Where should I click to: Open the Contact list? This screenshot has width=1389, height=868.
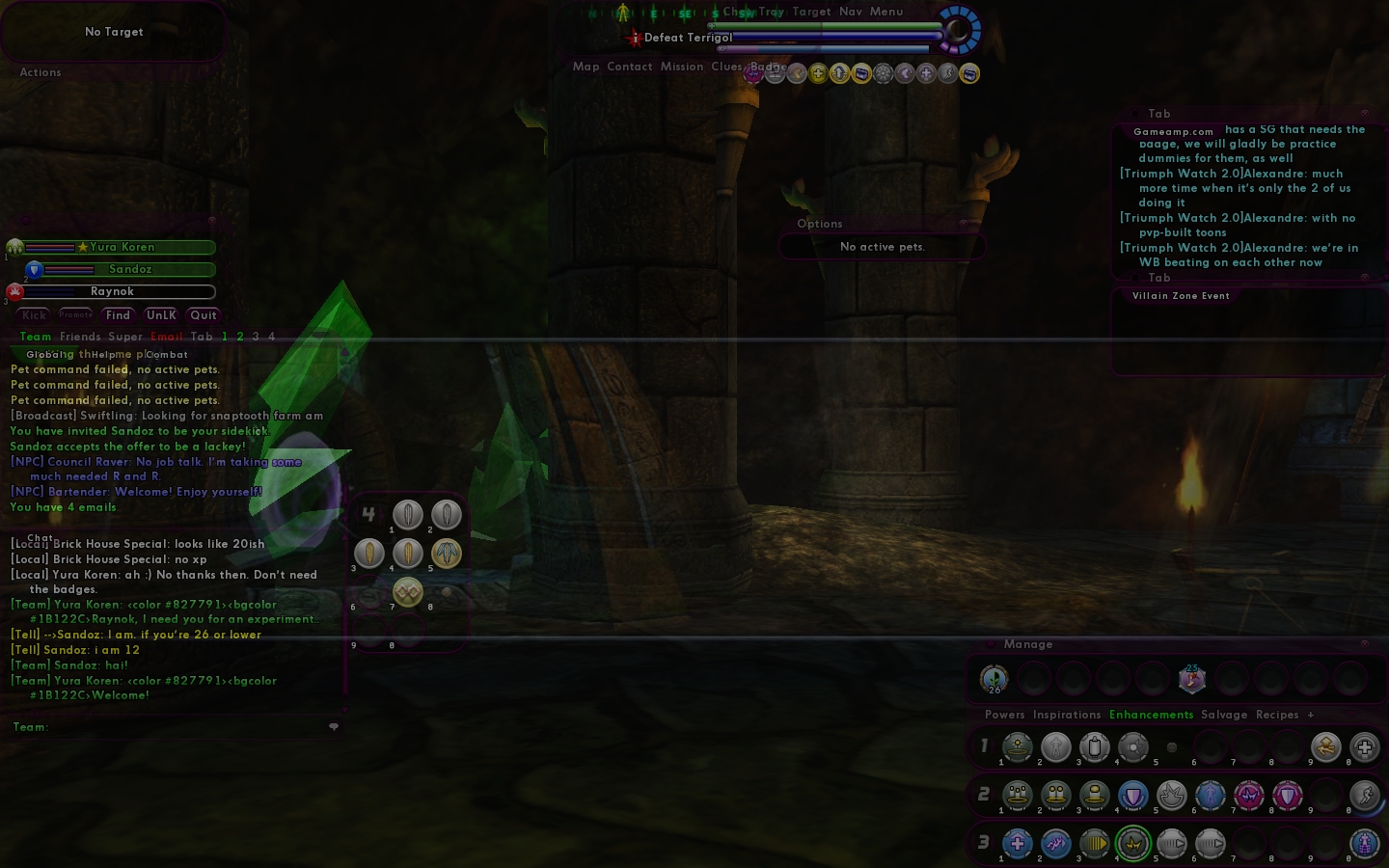(x=630, y=67)
